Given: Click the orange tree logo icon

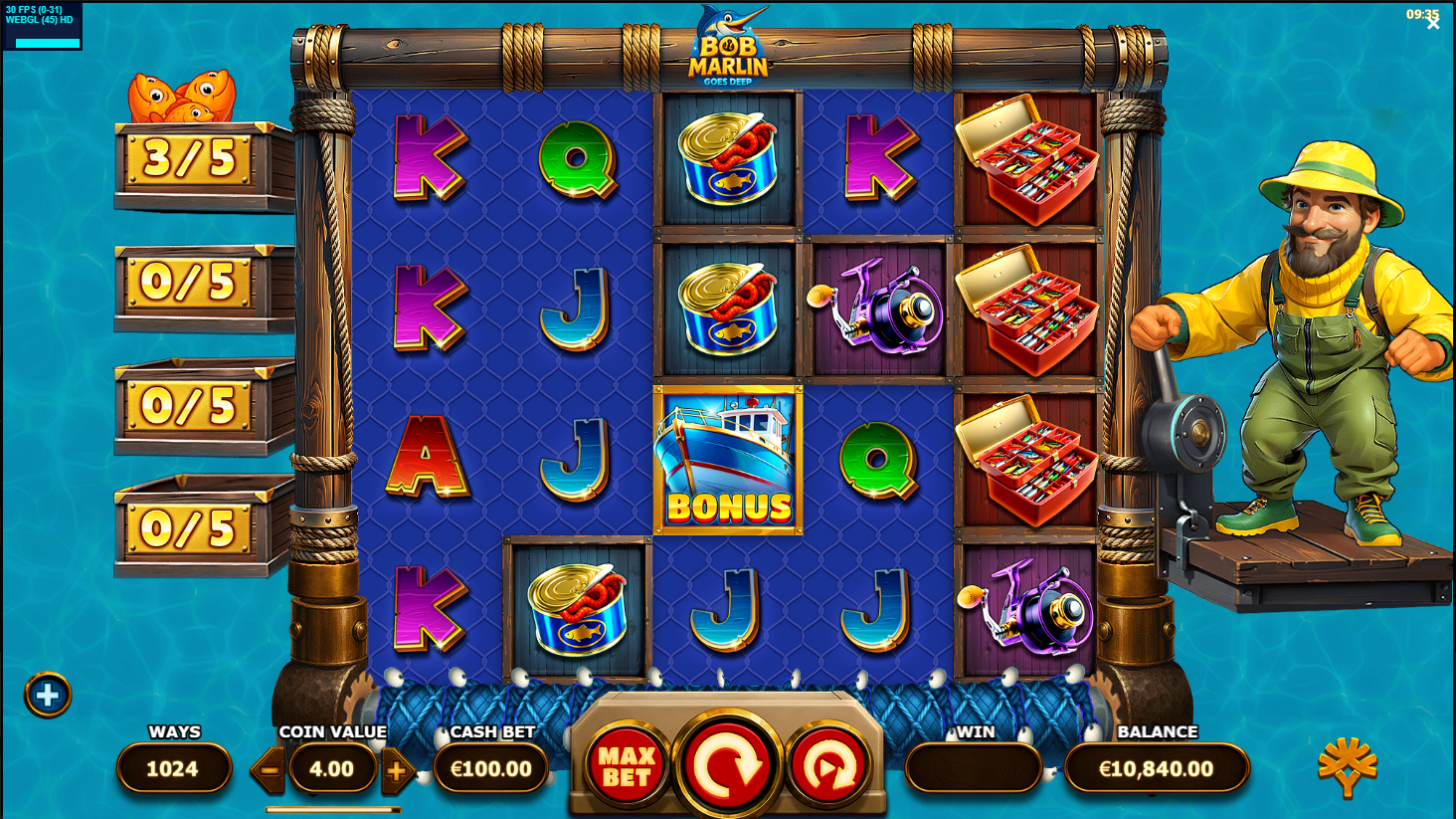Looking at the screenshot, I should (x=1347, y=766).
